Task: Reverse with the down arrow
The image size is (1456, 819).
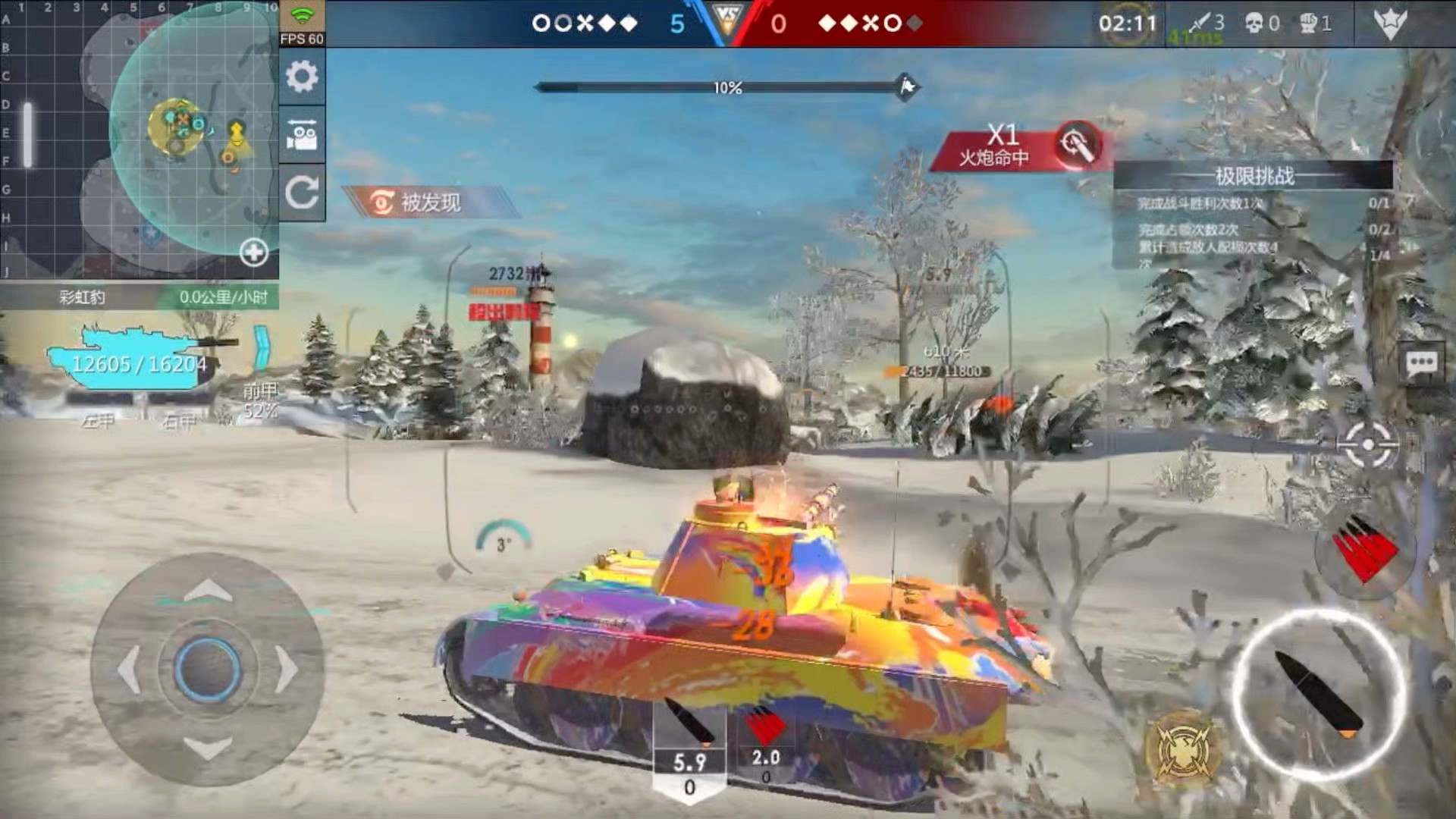Action: [208, 749]
